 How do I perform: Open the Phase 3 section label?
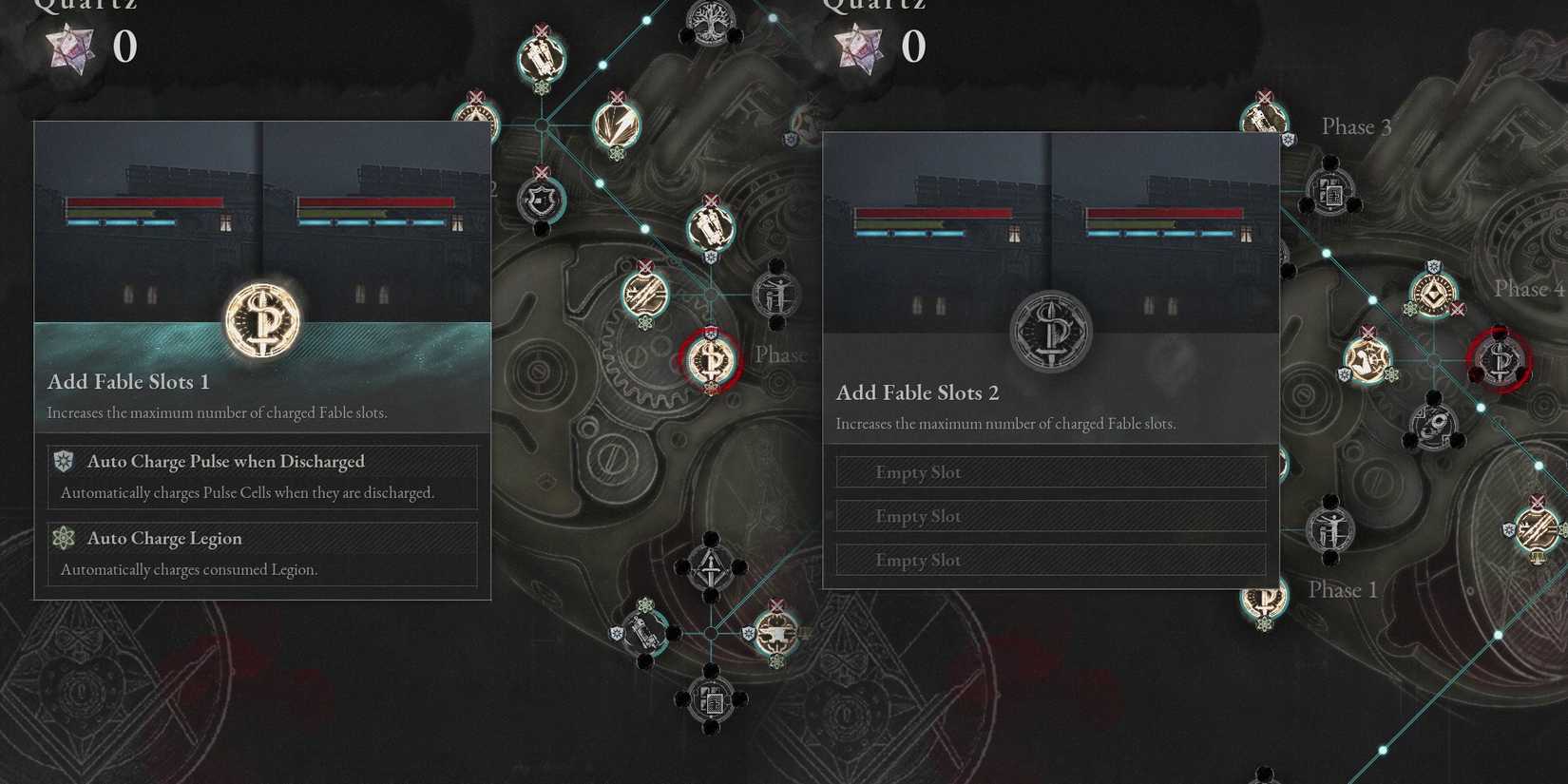tap(1355, 126)
